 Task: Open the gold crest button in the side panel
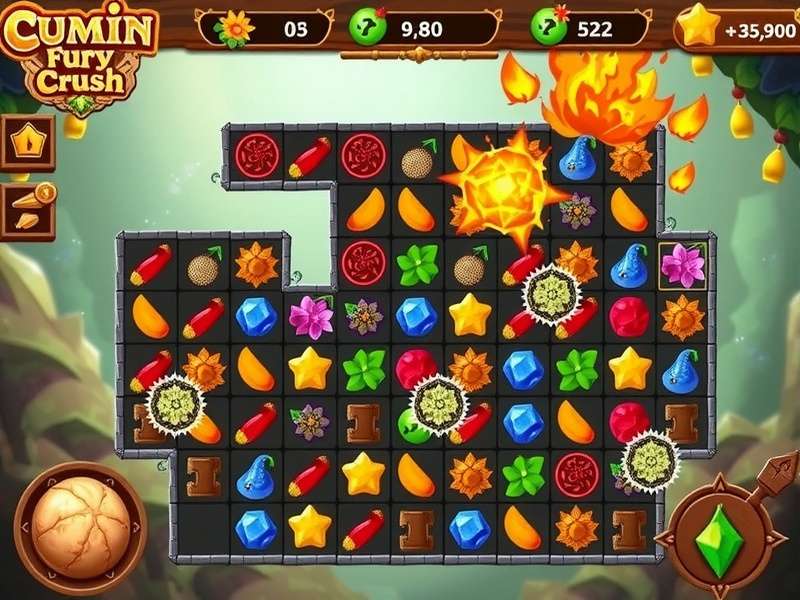[26, 142]
